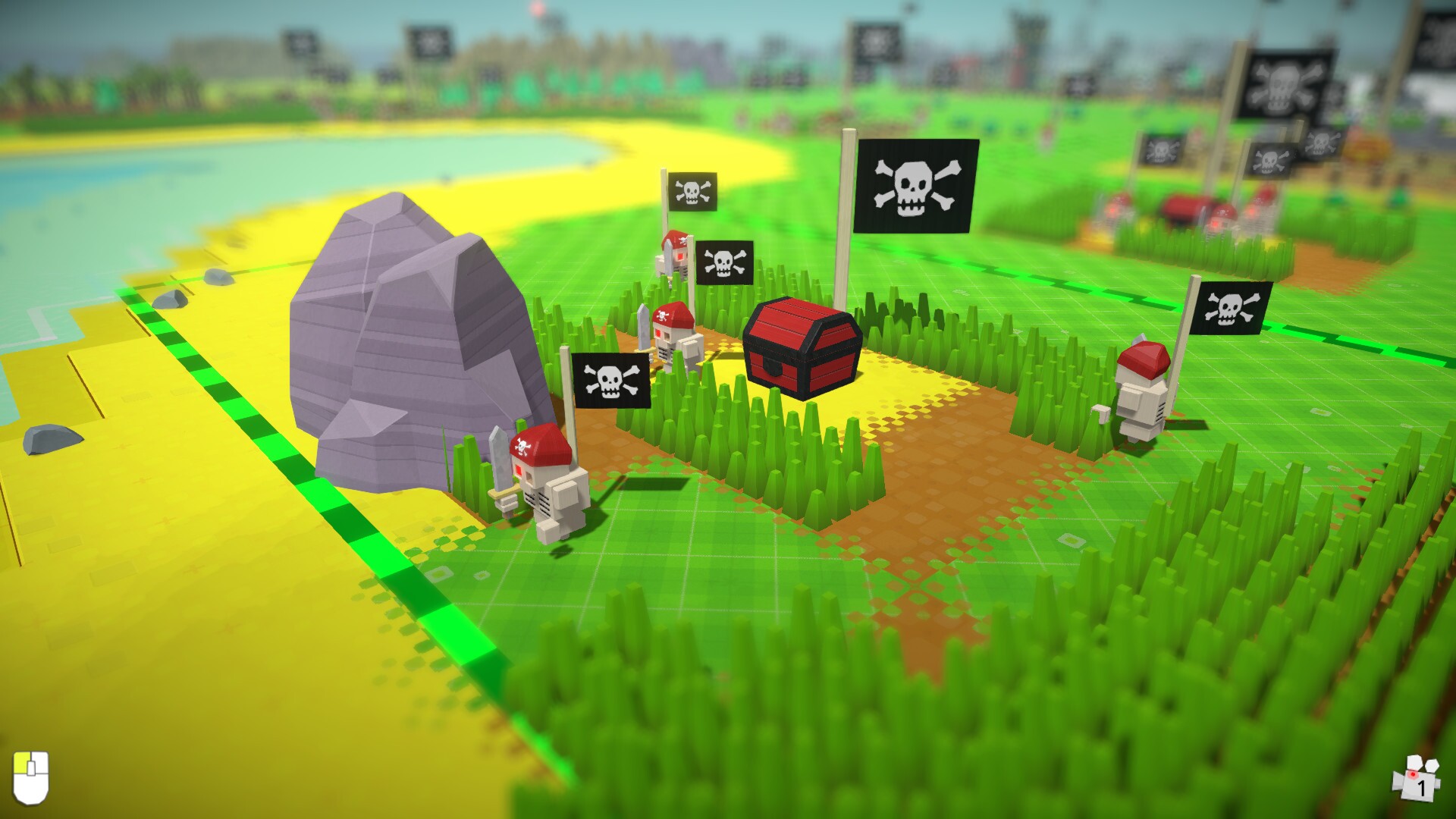Click the mouse control hint icon bottom-left
Screen dimensions: 1456x819
[32, 779]
